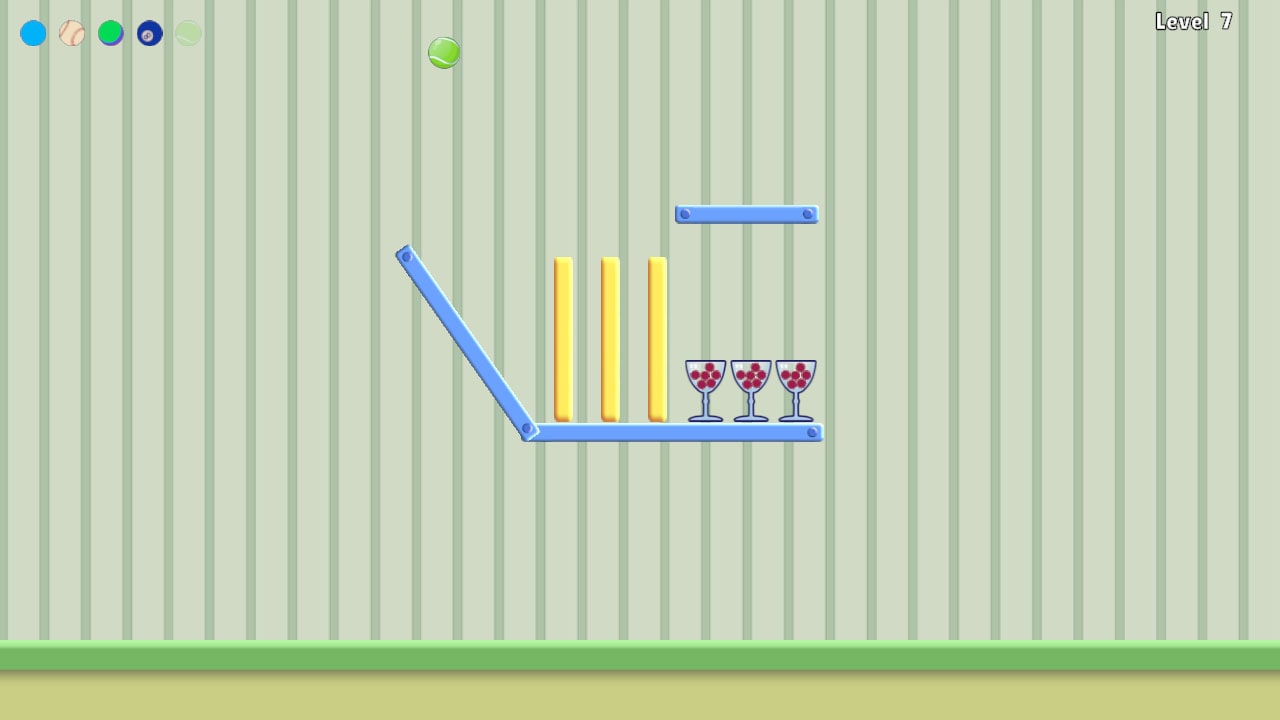Click the highlighted green ball selector
1280x720 pixels.
pyautogui.click(x=111, y=33)
